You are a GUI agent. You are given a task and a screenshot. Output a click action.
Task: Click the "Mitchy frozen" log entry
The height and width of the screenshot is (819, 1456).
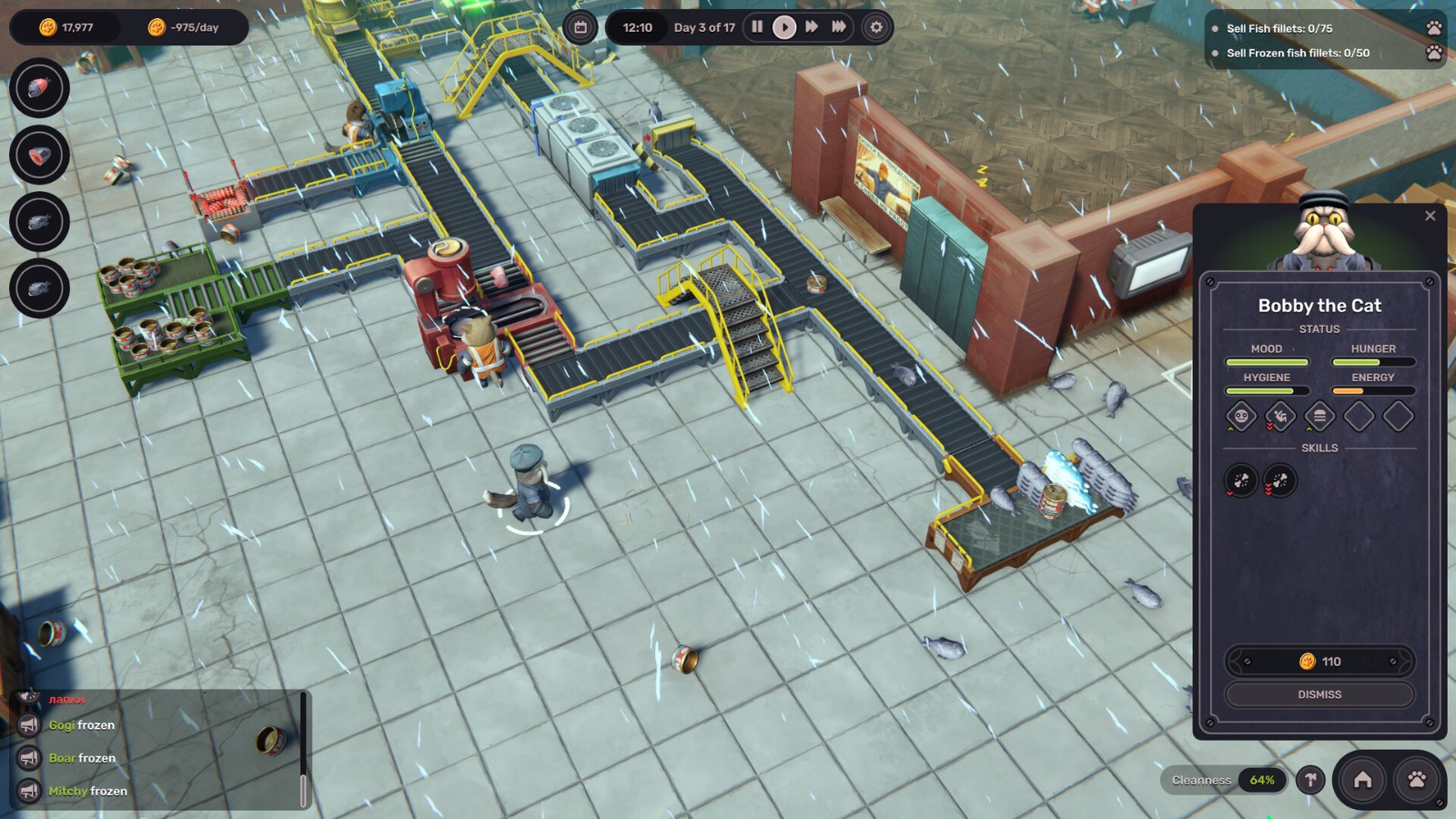[x=87, y=791]
